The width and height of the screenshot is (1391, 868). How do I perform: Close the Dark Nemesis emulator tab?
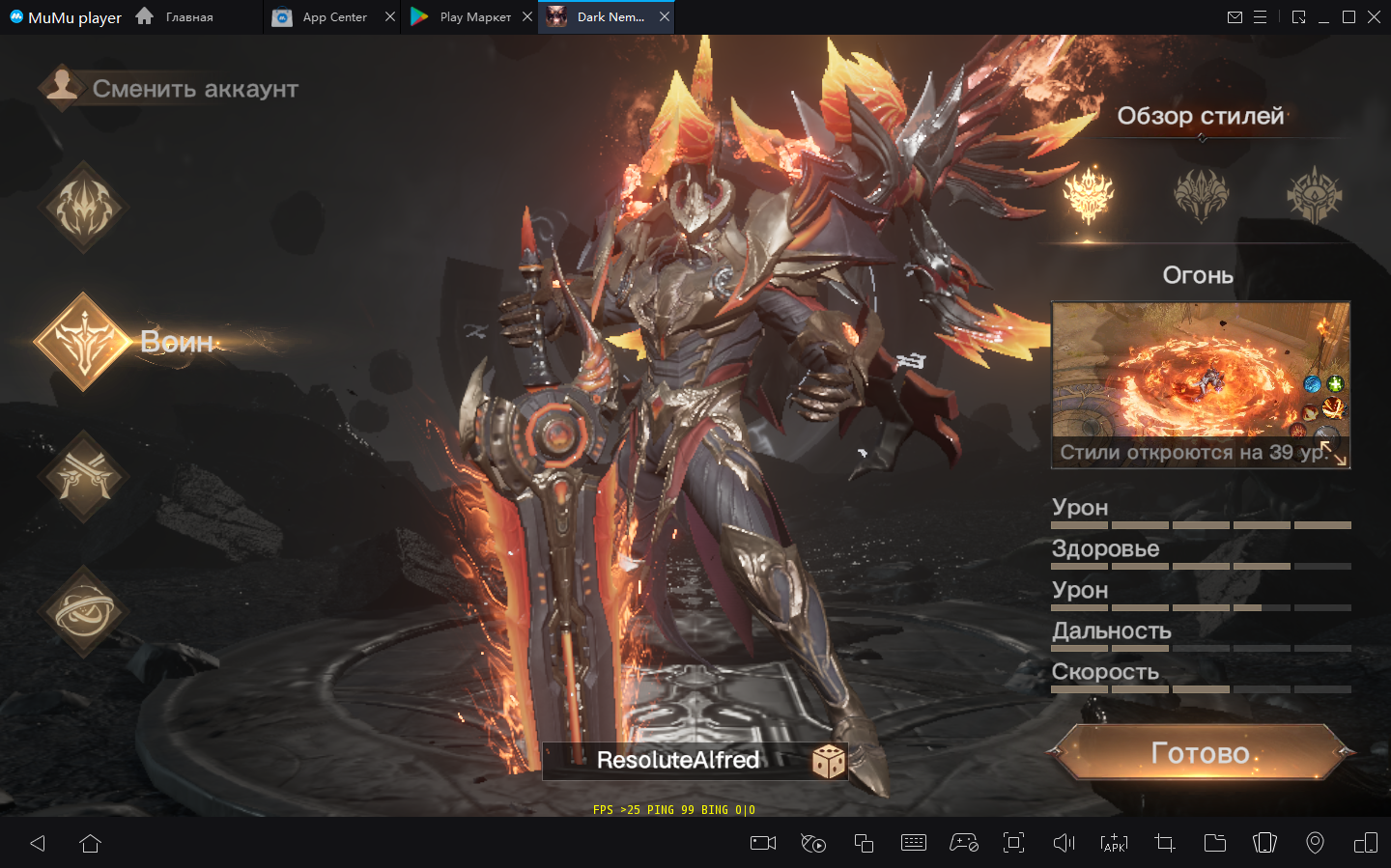pyautogui.click(x=665, y=17)
